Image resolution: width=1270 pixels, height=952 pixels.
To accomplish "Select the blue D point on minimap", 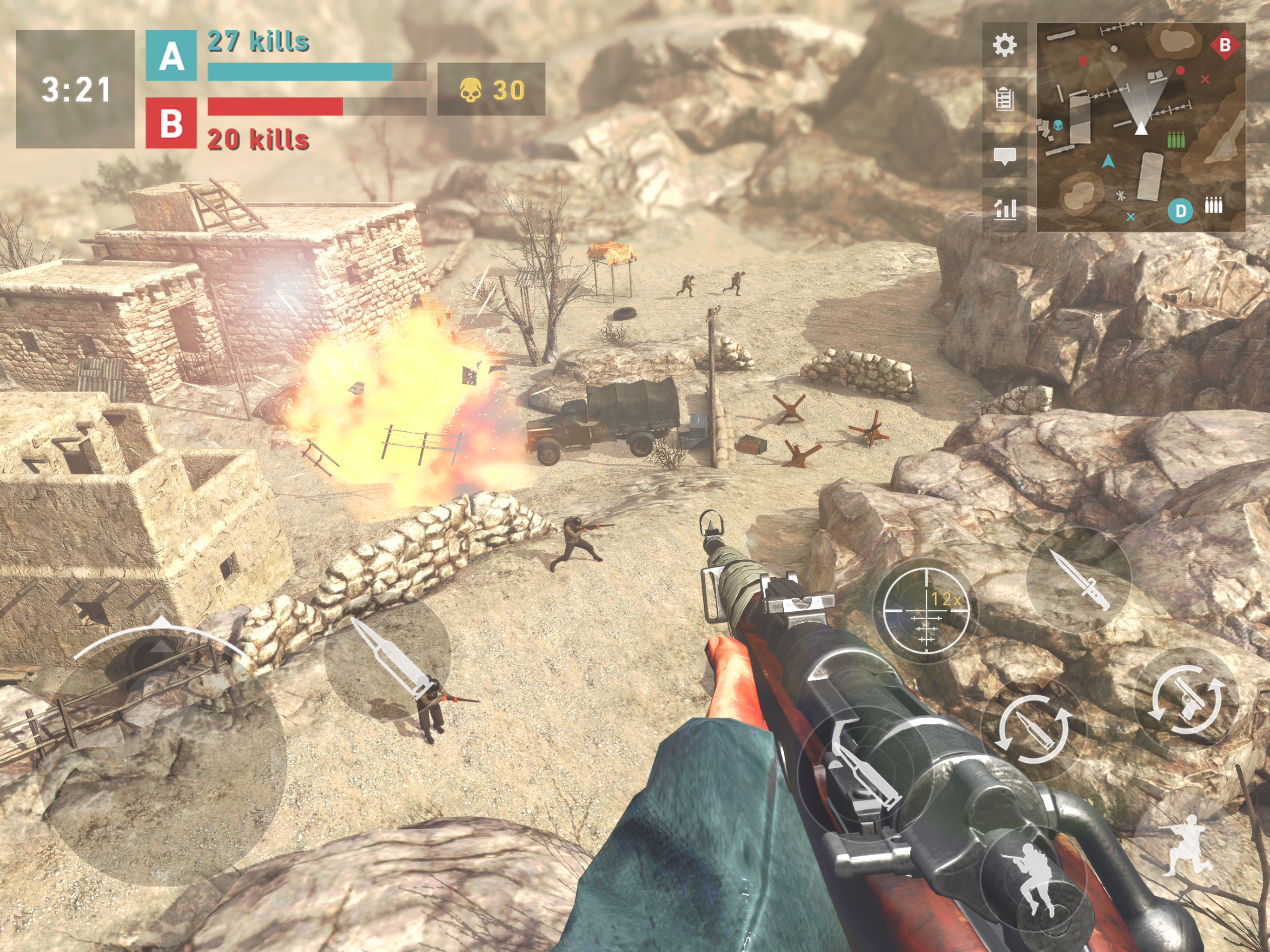I will 1180,211.
